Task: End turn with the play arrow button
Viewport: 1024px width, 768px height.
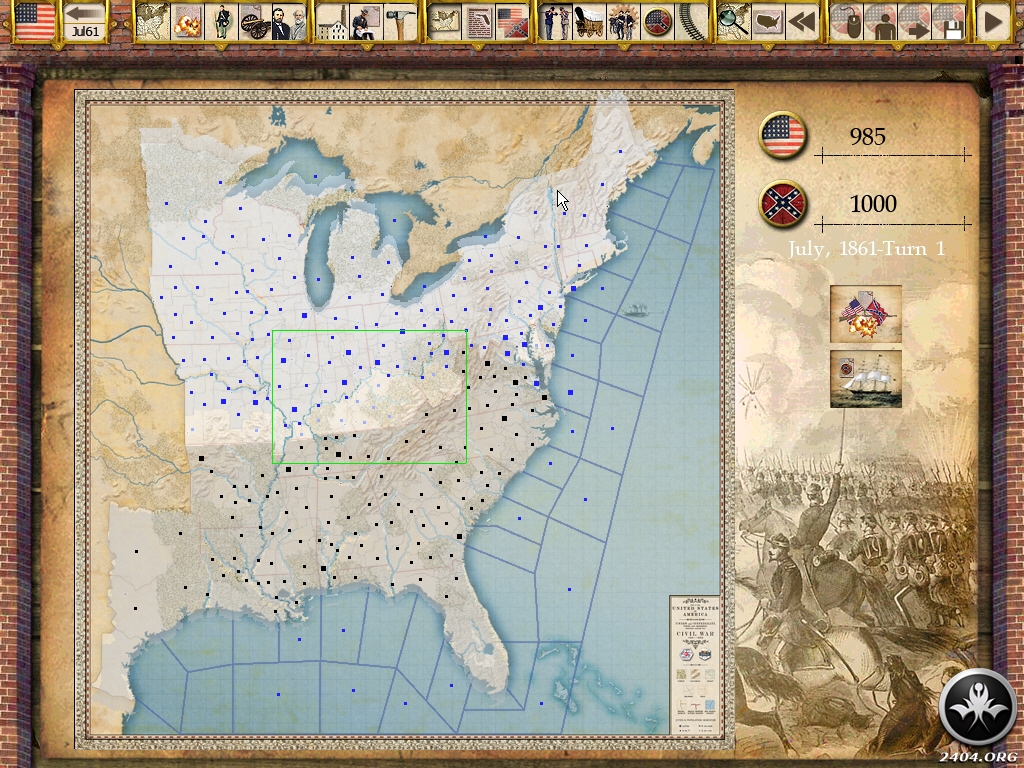Action: (x=992, y=21)
